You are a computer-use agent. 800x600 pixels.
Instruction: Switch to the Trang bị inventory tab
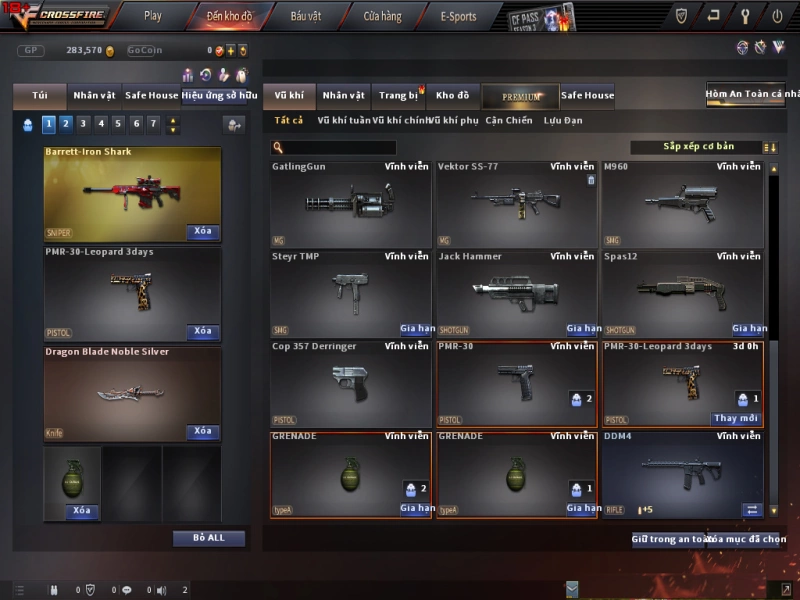pos(399,96)
